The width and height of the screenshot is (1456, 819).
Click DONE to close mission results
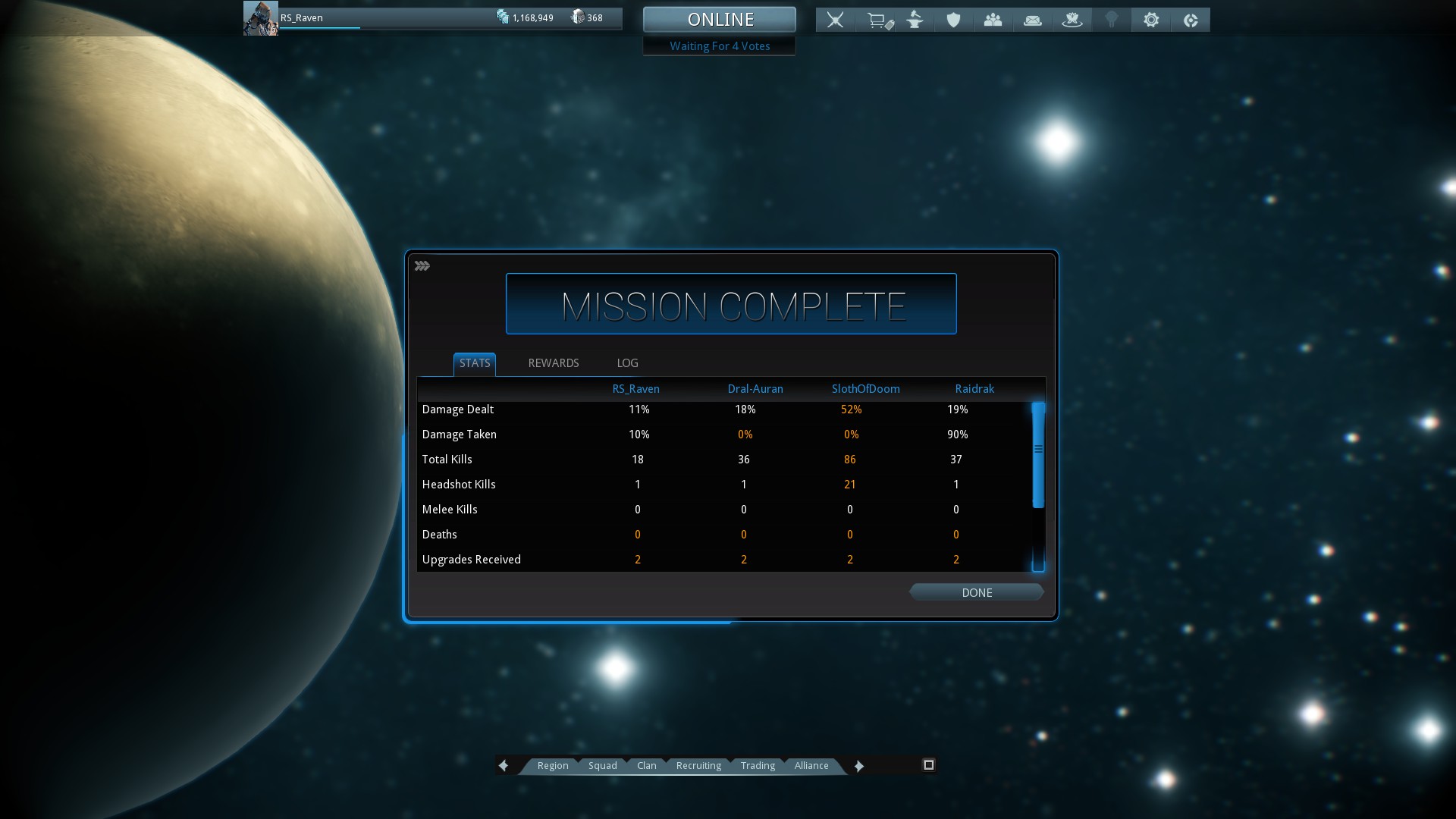[x=976, y=592]
